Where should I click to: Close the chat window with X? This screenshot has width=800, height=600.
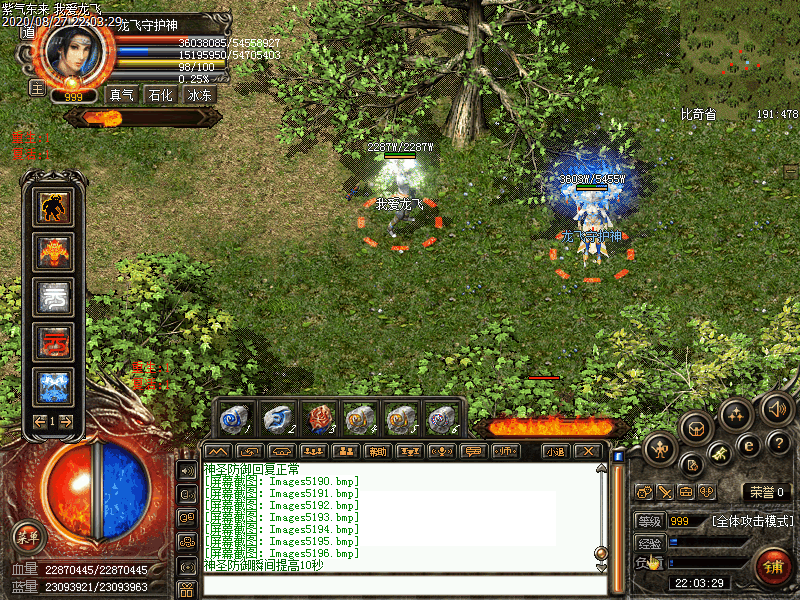[590, 451]
